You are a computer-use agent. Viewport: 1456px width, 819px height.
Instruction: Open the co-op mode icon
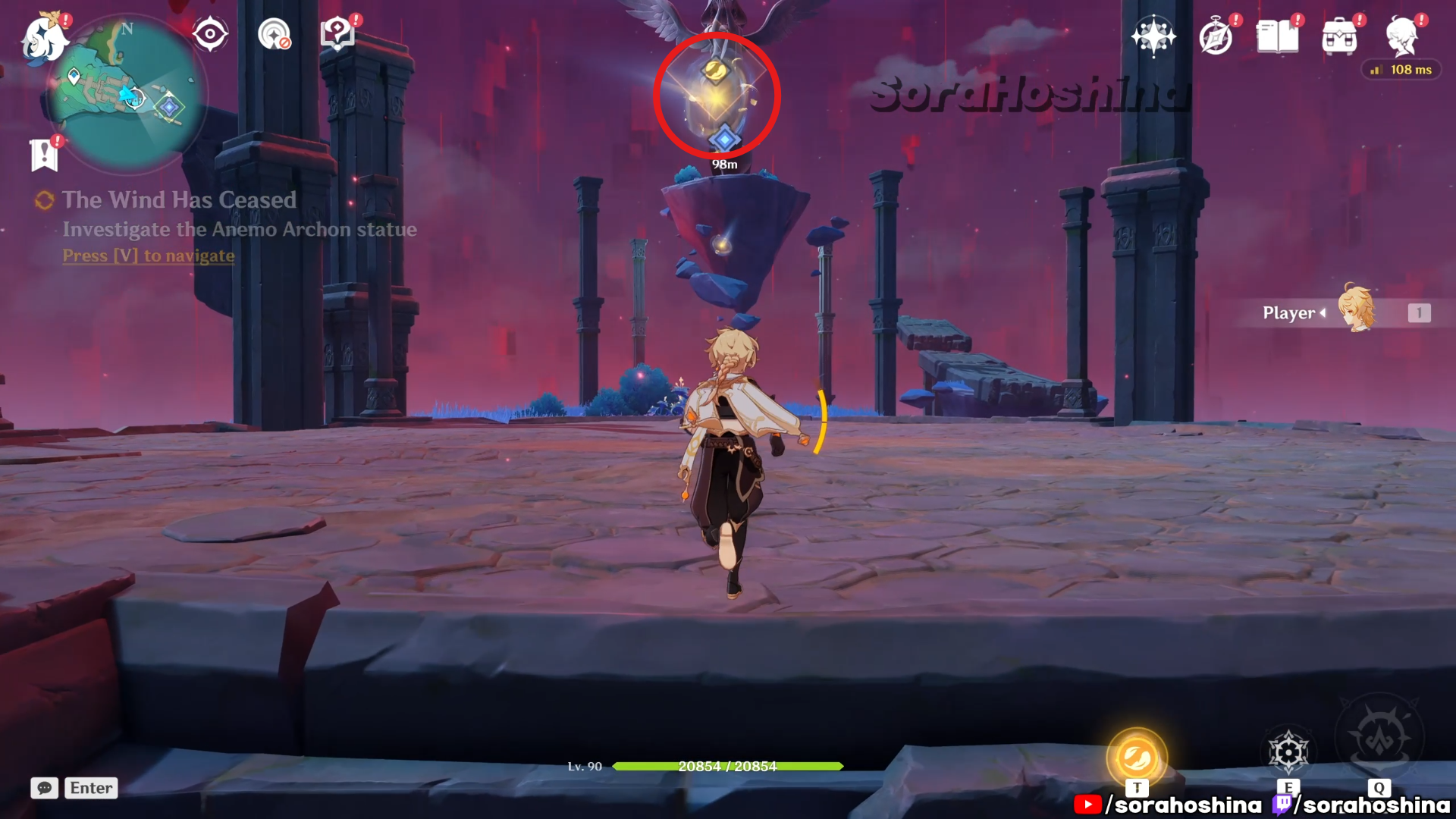click(x=274, y=34)
